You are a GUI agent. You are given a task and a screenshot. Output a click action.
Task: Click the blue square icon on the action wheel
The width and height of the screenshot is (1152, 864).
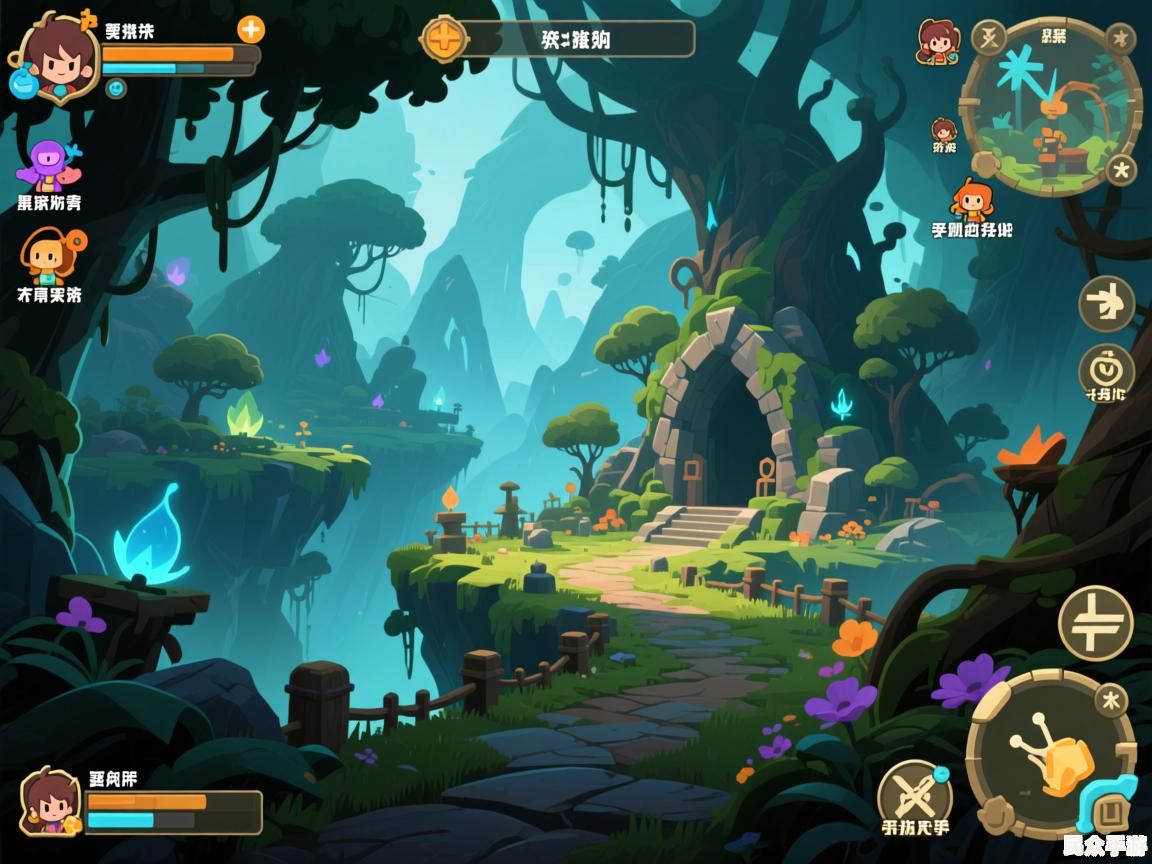1106,808
